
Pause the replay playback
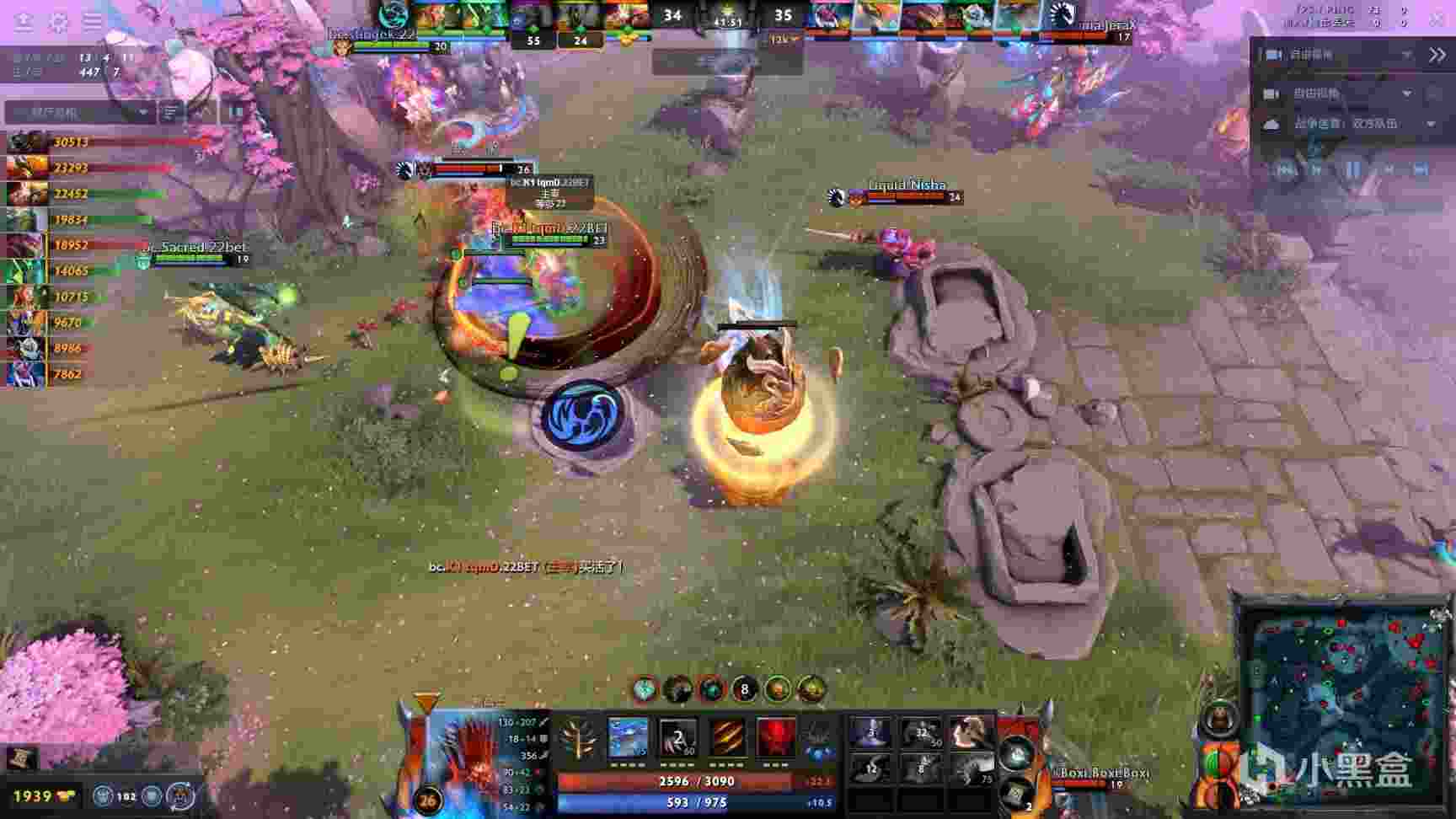[1352, 169]
